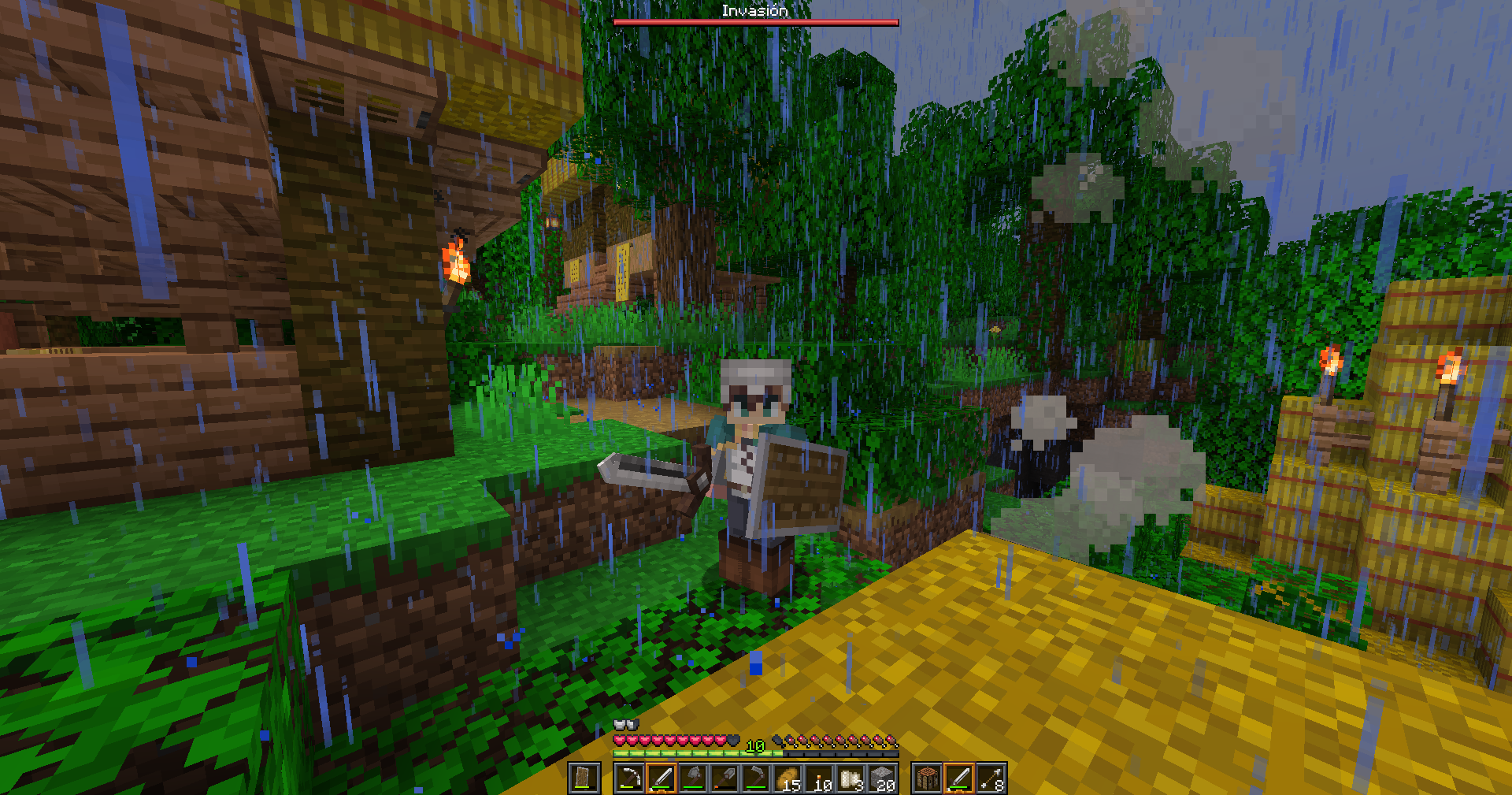Click the red Invasión progress bar
Image resolution: width=1512 pixels, height=795 pixels.
(x=756, y=23)
